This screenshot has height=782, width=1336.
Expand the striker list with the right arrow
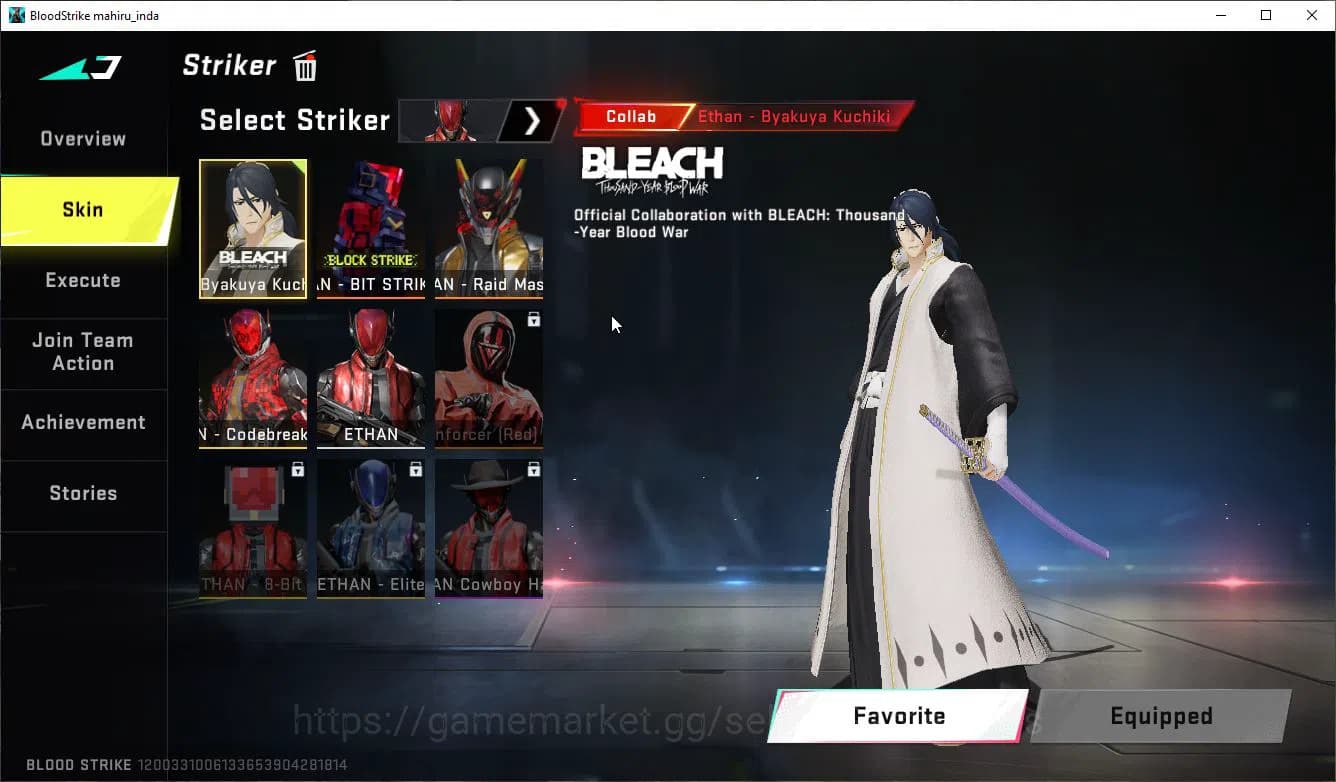click(531, 120)
